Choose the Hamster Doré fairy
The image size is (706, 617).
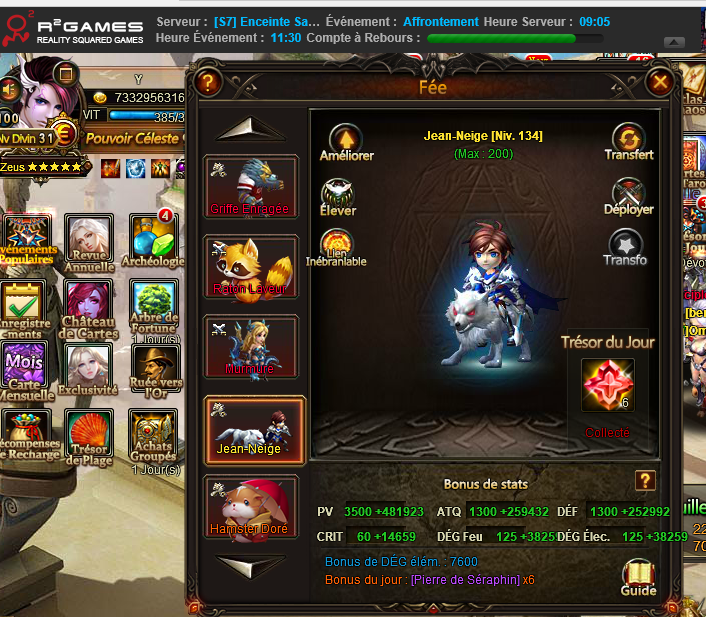[x=251, y=506]
